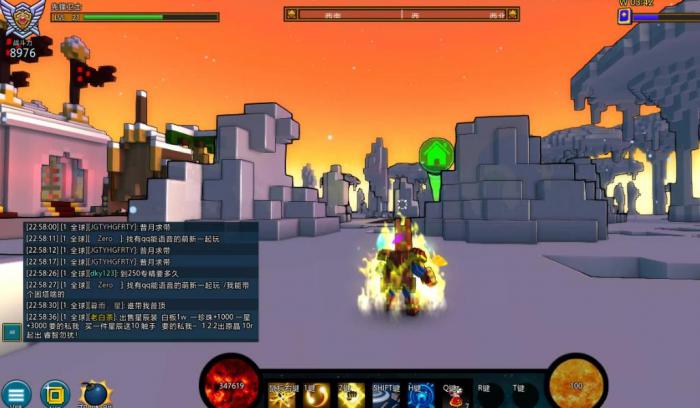Click the green home marker icon

pos(436,154)
